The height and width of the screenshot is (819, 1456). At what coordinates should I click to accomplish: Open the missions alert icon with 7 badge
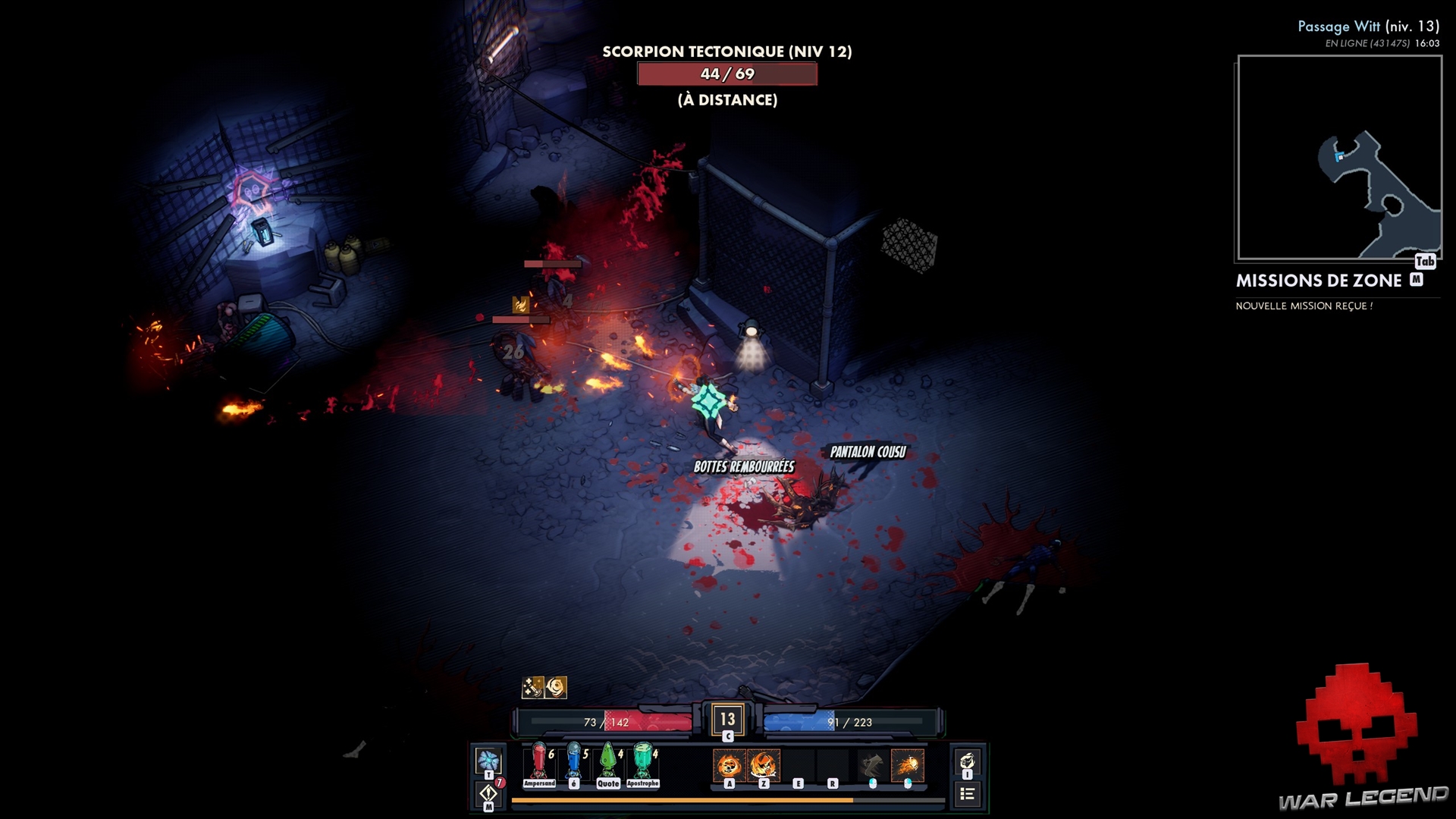(x=488, y=793)
